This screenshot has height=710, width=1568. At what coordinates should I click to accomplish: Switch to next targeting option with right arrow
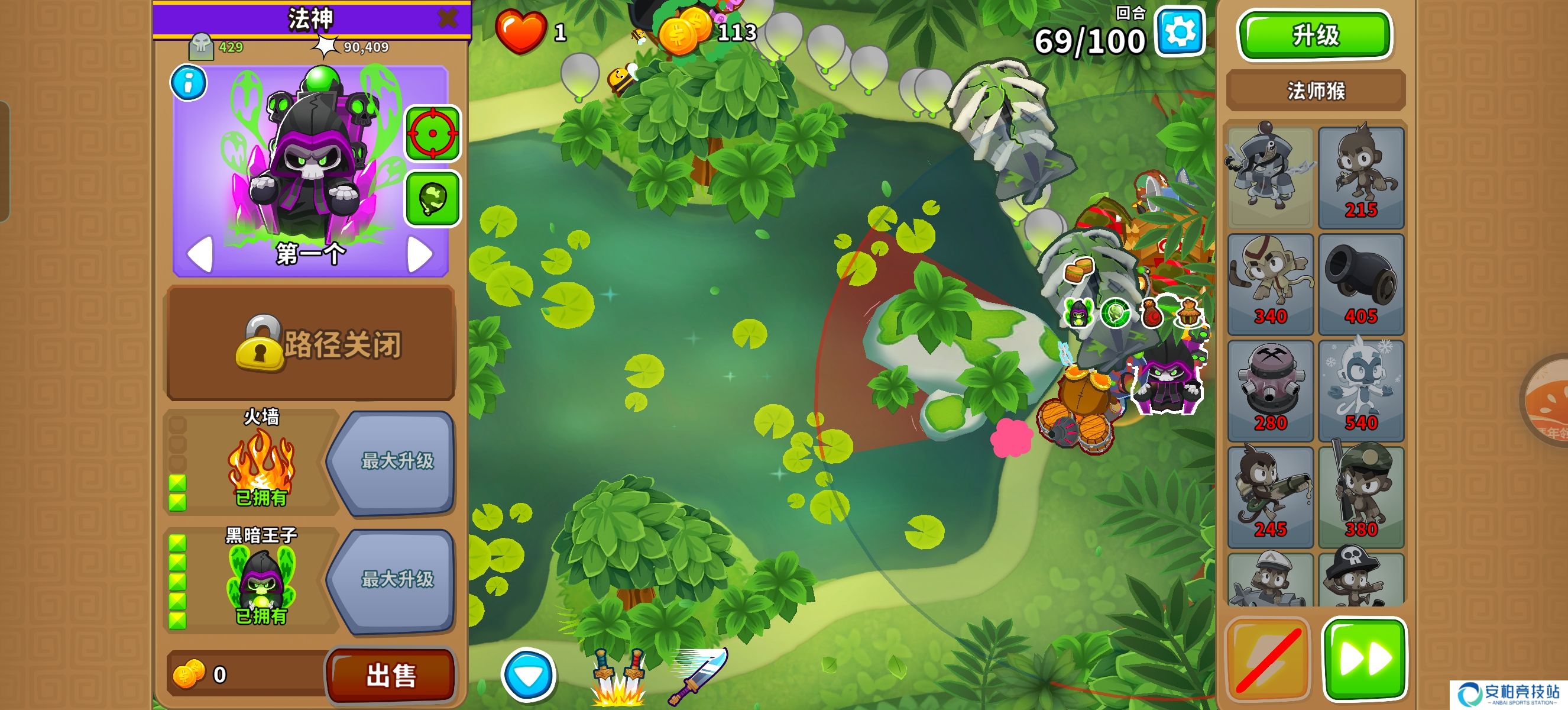(420, 254)
